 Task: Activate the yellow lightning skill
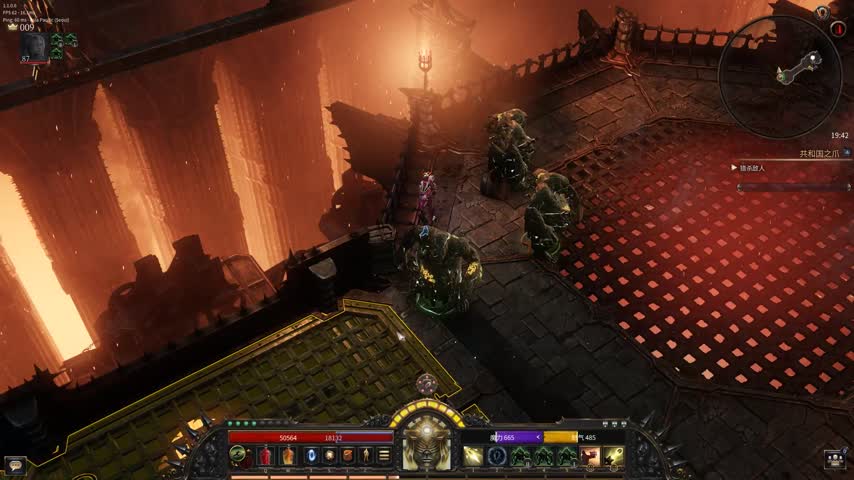[613, 456]
